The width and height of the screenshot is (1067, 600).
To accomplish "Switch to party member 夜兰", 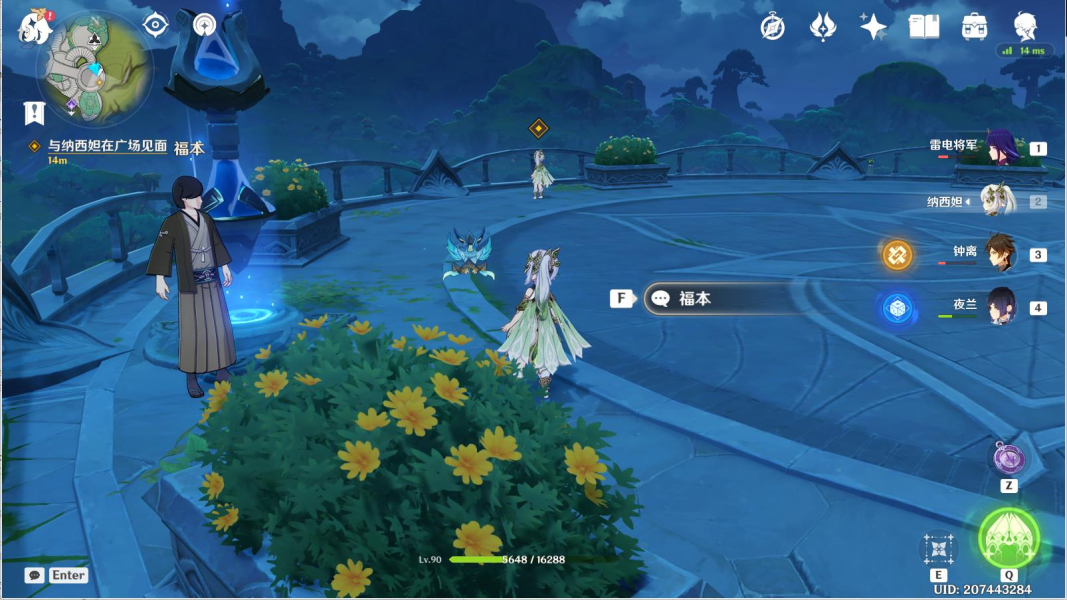I will tap(998, 307).
